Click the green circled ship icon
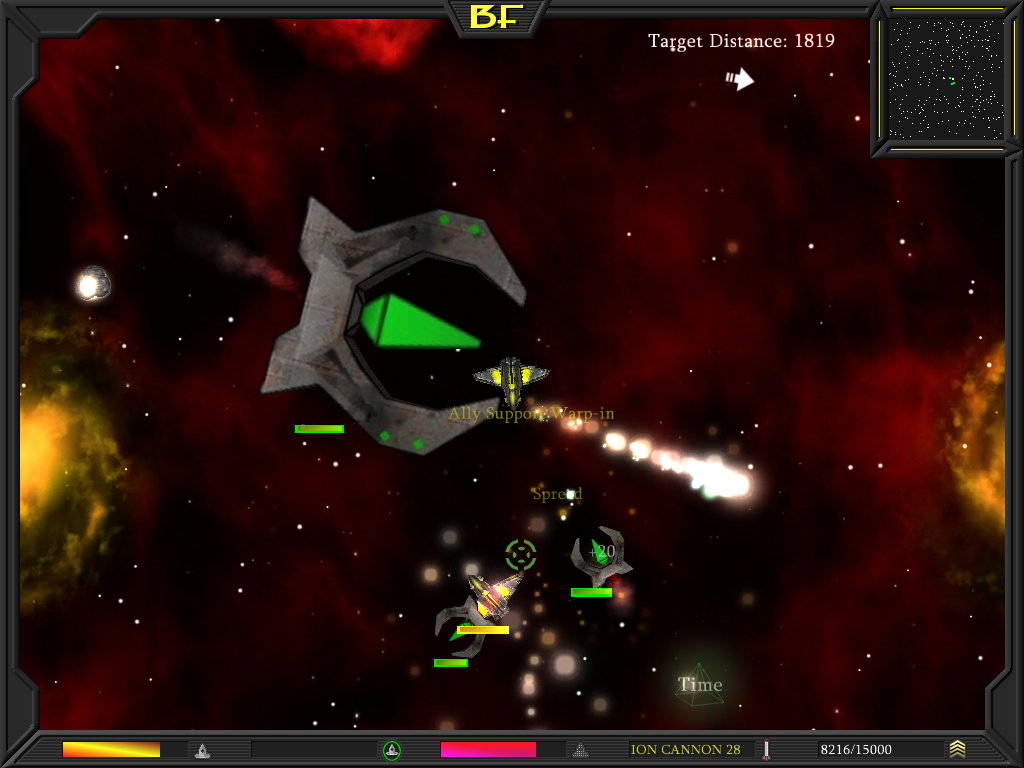This screenshot has height=768, width=1024. click(x=392, y=749)
